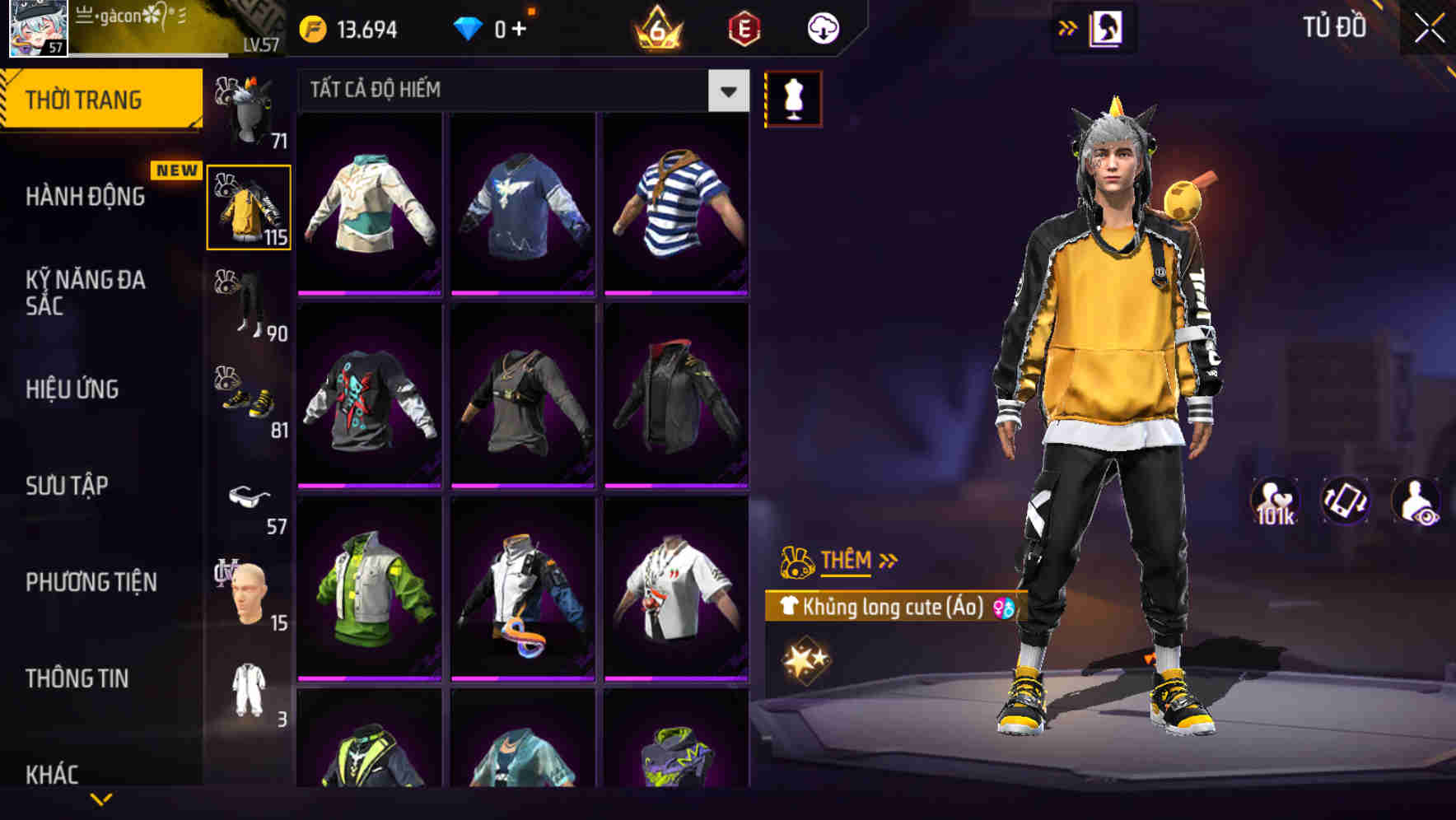Screen dimensions: 1456x820
Task: Open THÔNG TIN in the sidebar
Action: point(79,678)
